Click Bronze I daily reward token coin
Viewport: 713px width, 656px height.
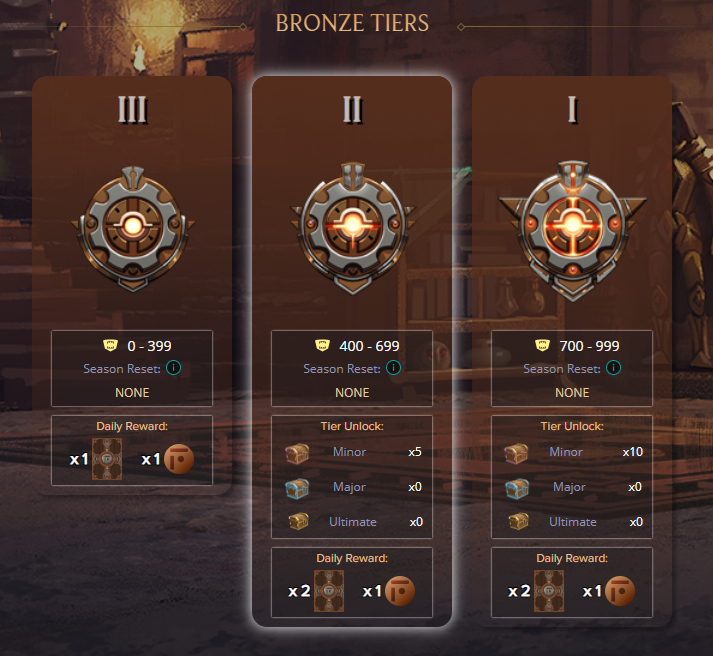click(619, 591)
